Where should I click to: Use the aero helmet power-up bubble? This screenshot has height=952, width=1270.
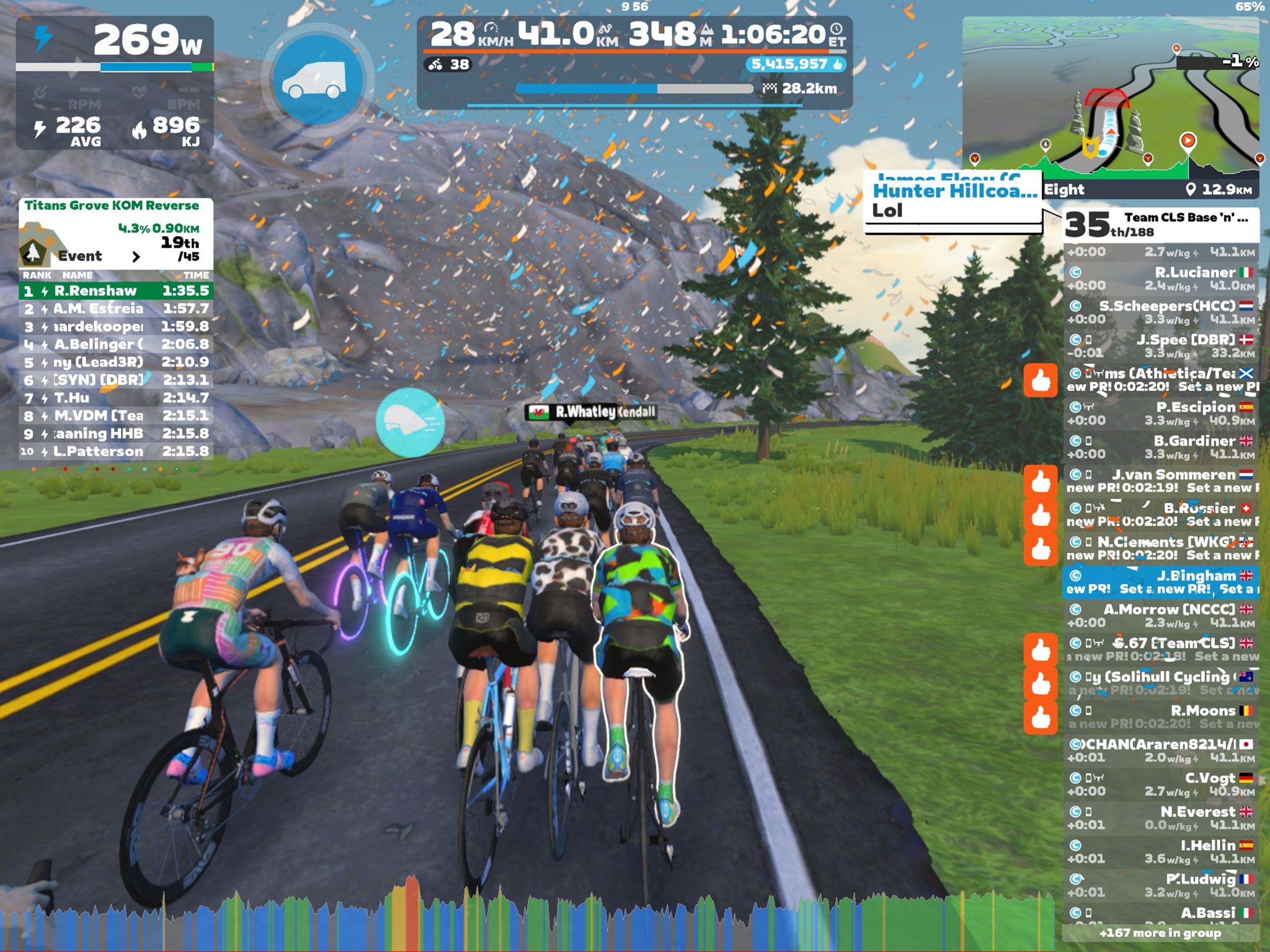click(409, 423)
